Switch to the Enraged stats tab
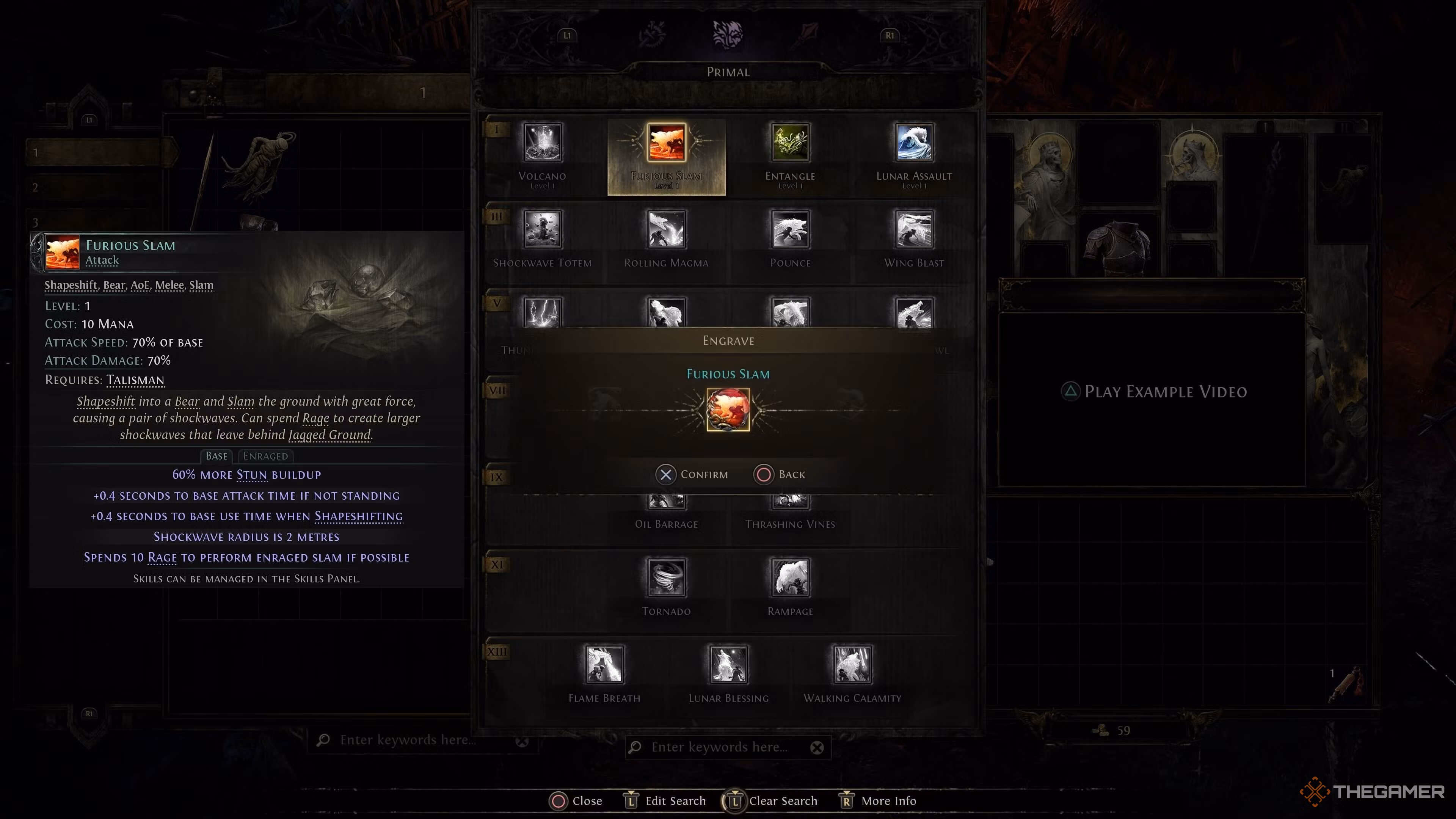 (266, 455)
